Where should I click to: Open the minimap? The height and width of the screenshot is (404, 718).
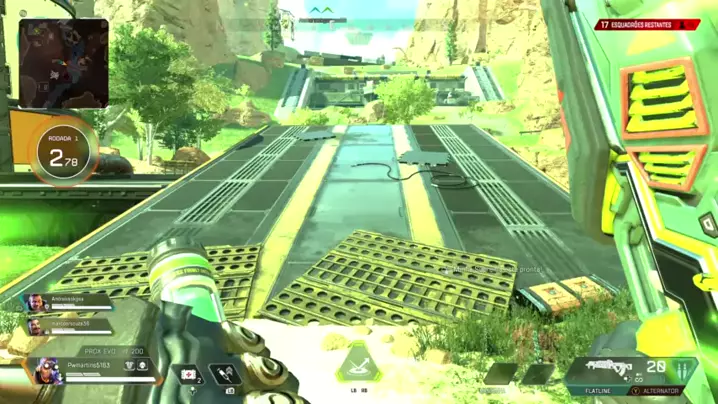coord(63,63)
